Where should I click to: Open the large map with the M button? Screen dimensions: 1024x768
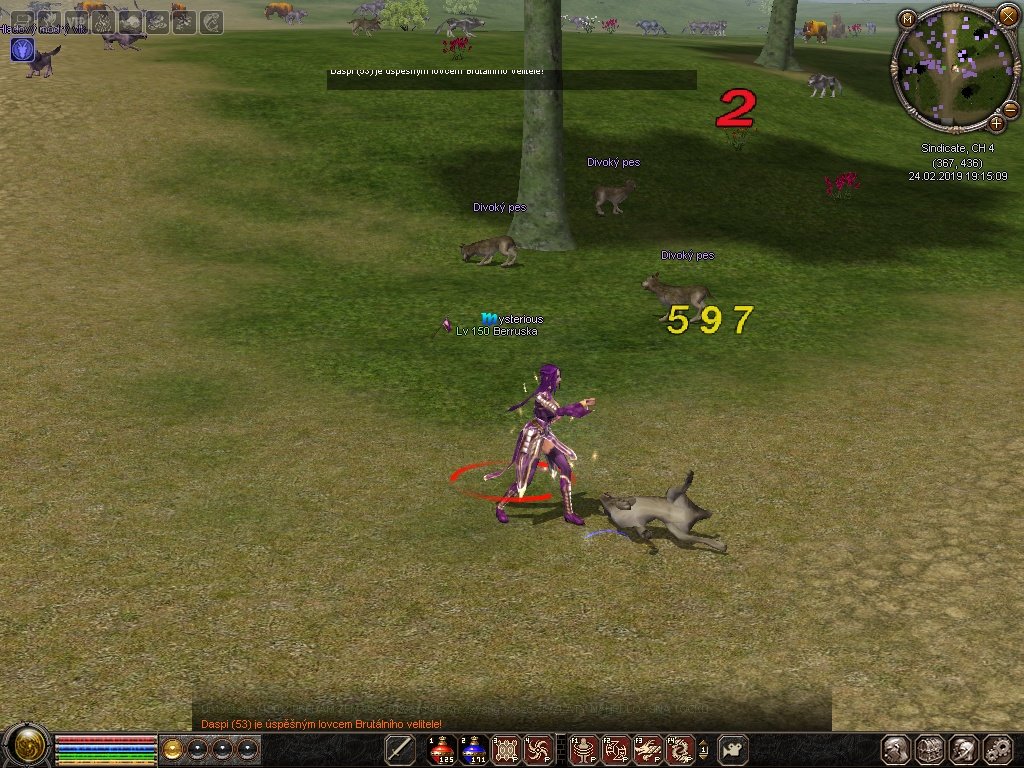(x=907, y=19)
